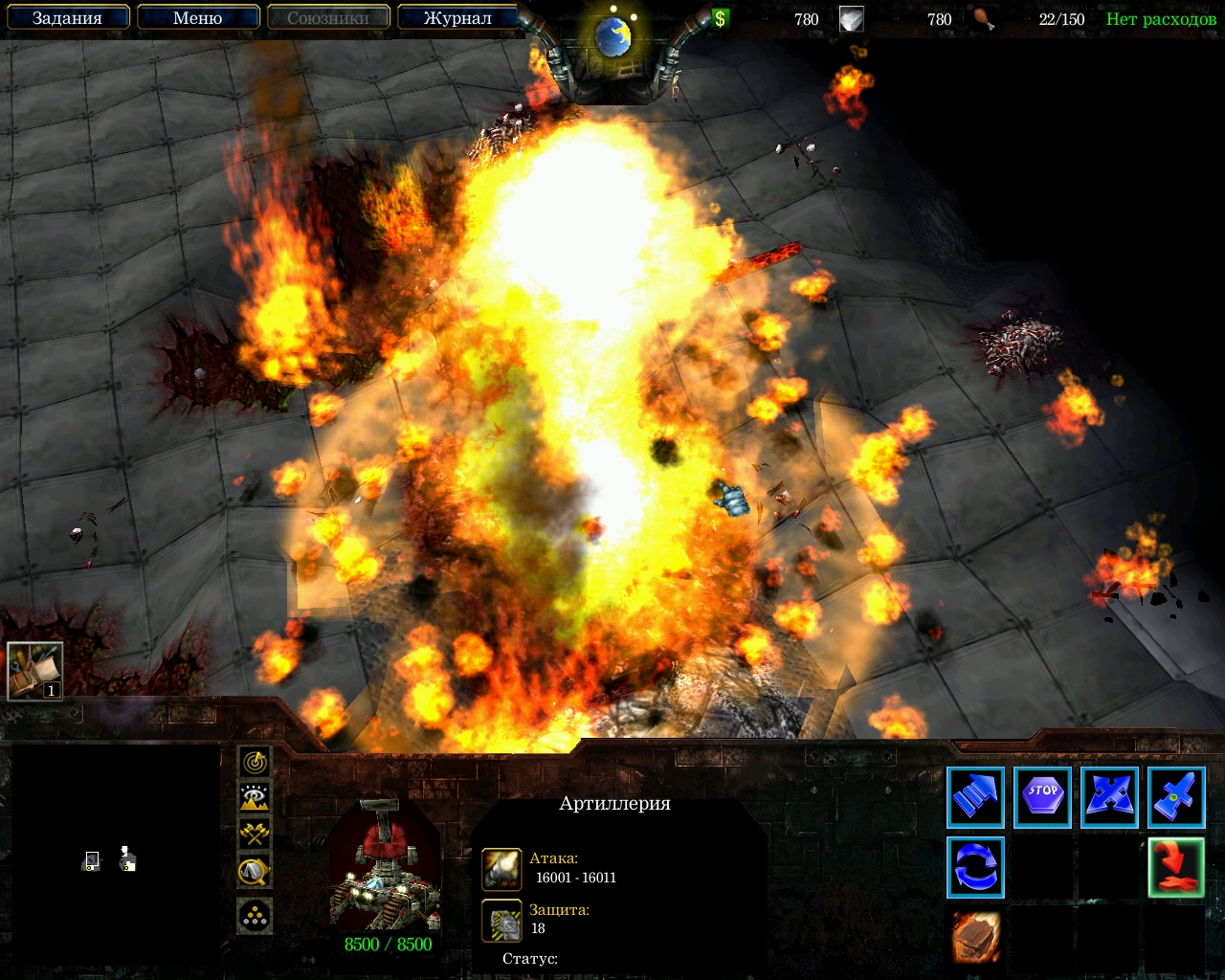1225x980 pixels.
Task: Select the idle worker icon
Action: point(35,671)
